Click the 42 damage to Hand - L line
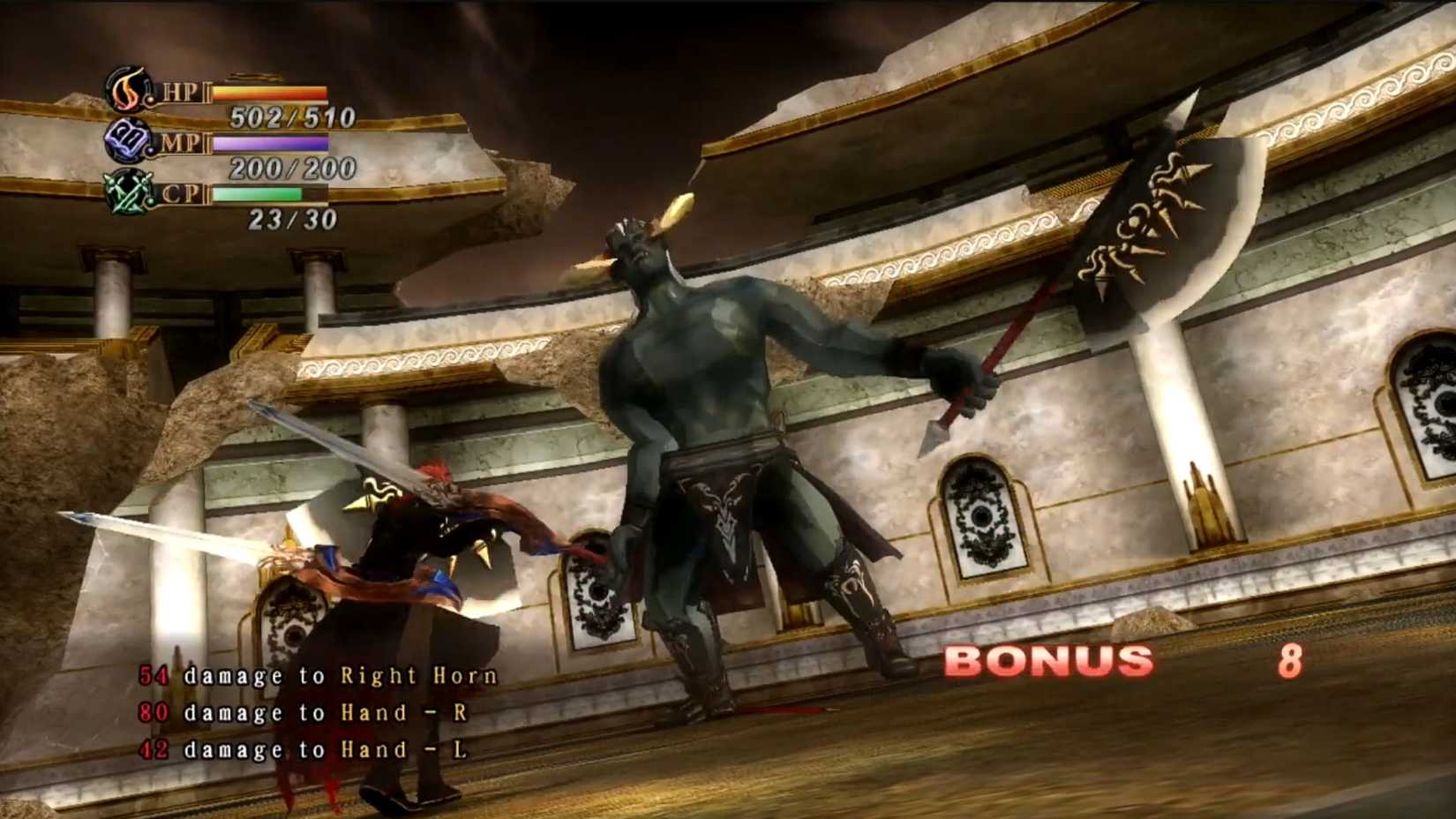This screenshot has width=1456, height=819. (304, 749)
